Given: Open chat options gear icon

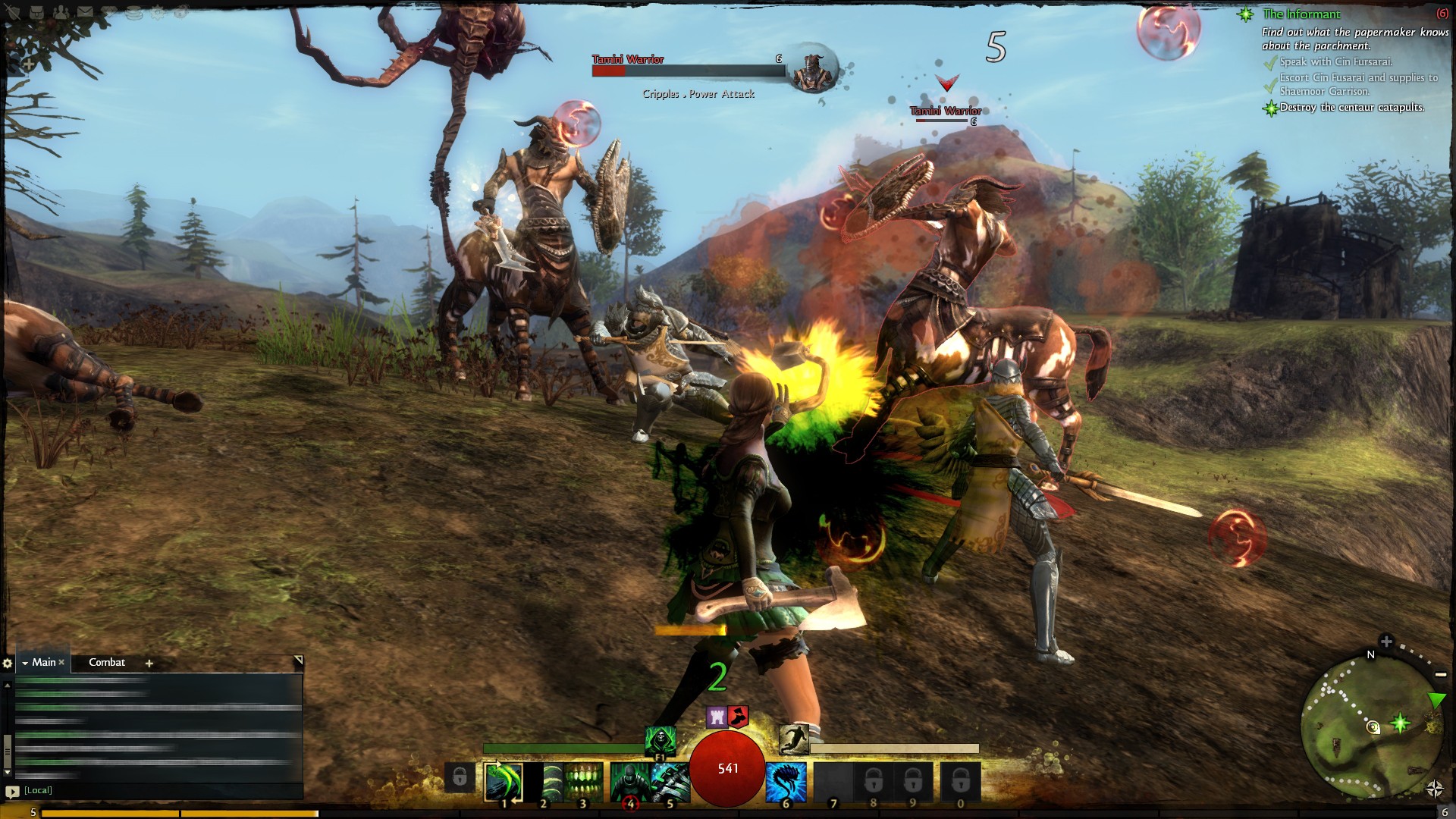Looking at the screenshot, I should click(x=8, y=663).
